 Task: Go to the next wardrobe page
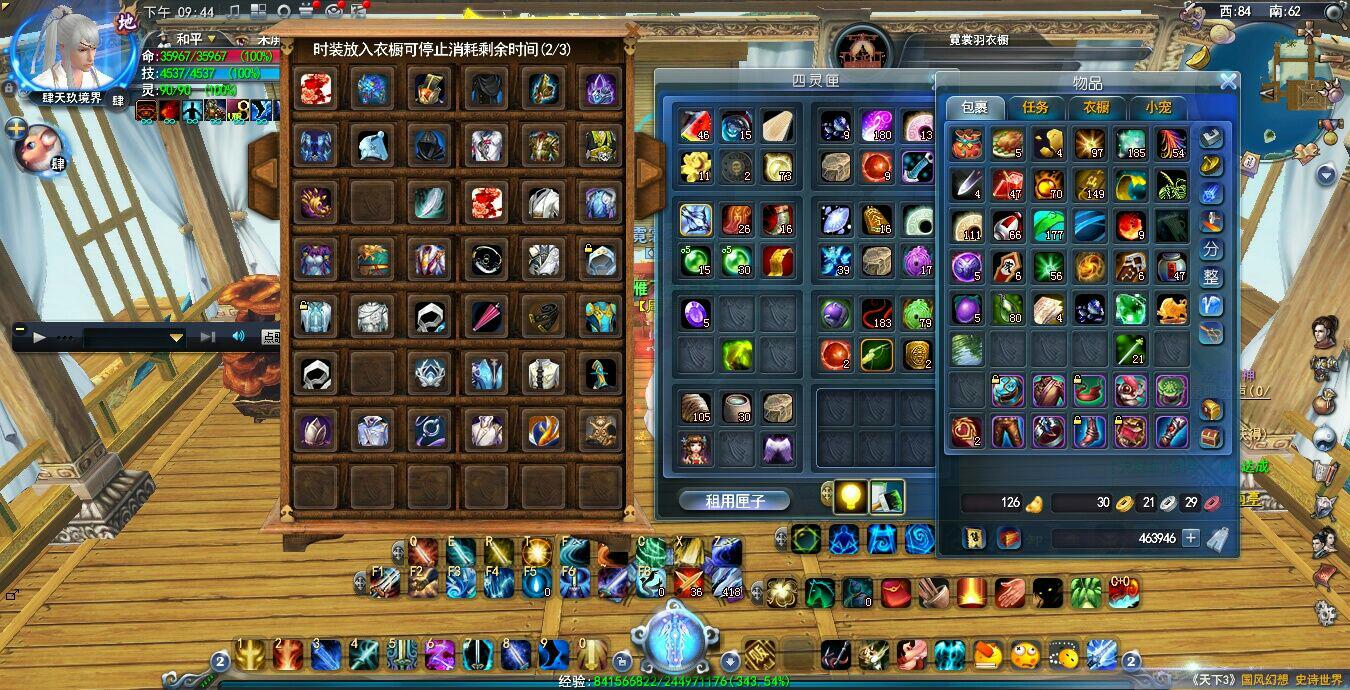648,172
